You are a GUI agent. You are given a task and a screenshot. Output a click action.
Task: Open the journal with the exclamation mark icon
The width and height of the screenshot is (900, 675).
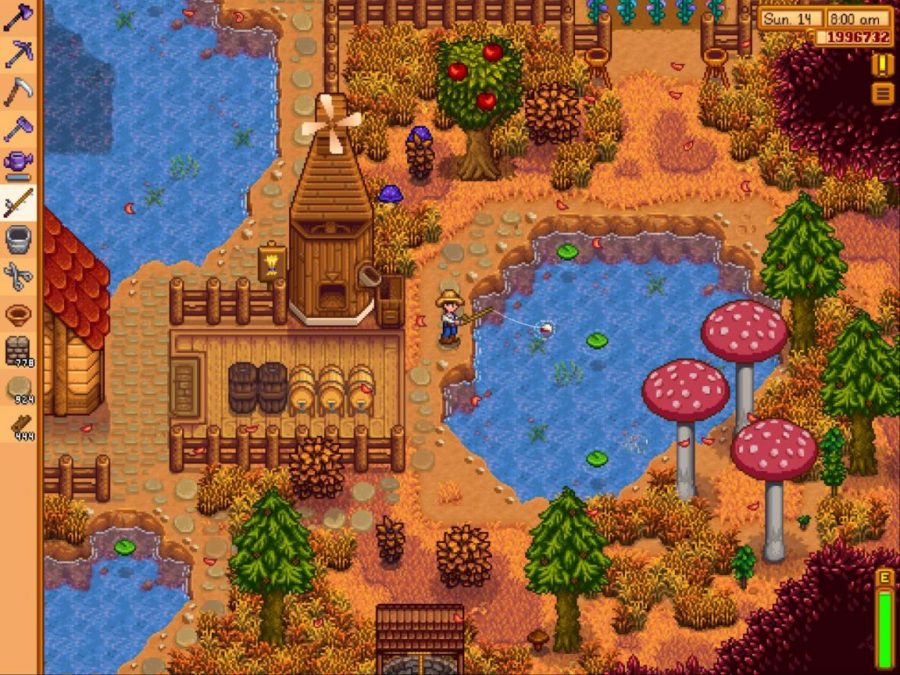883,65
